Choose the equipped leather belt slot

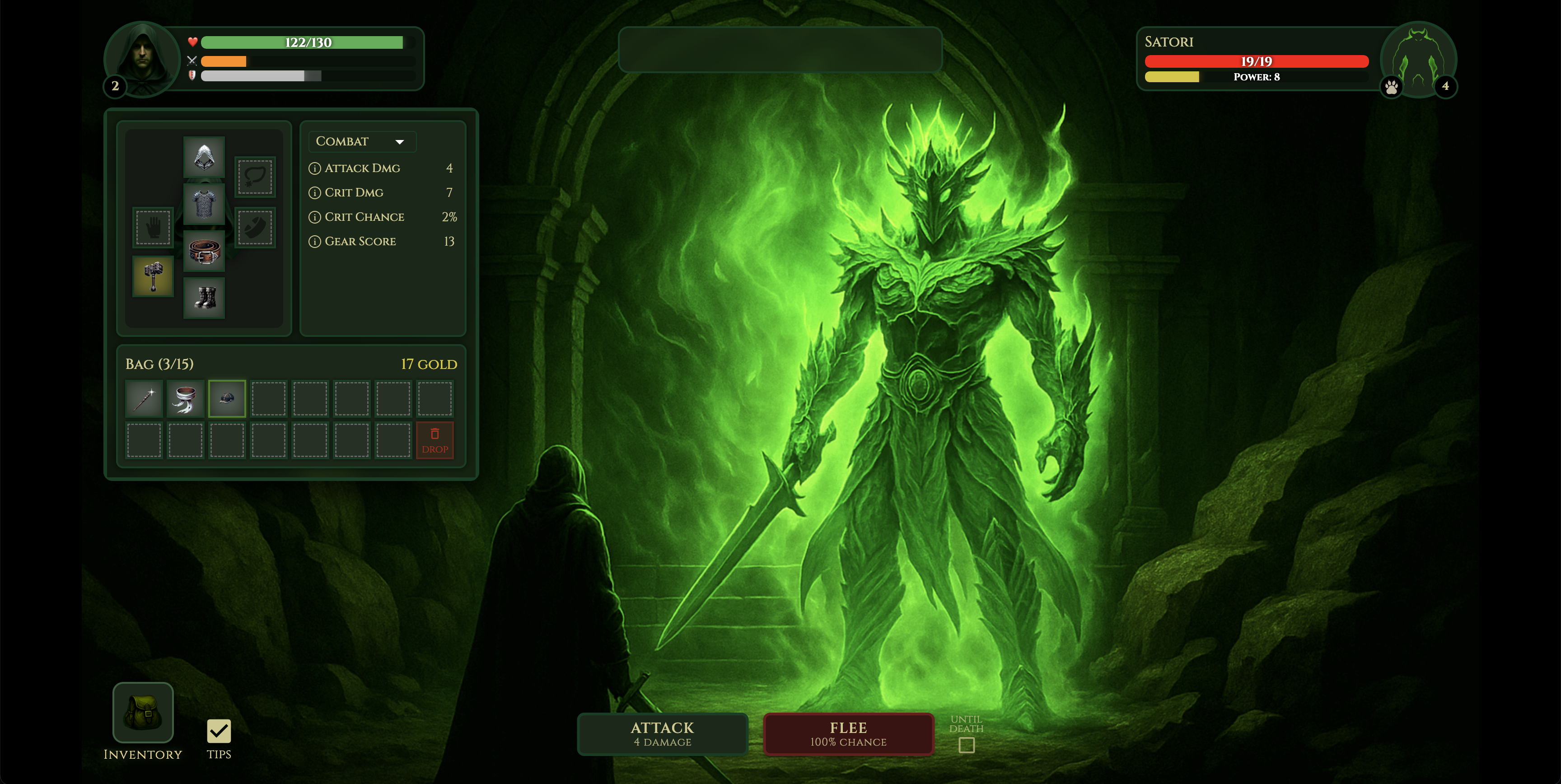coord(204,251)
